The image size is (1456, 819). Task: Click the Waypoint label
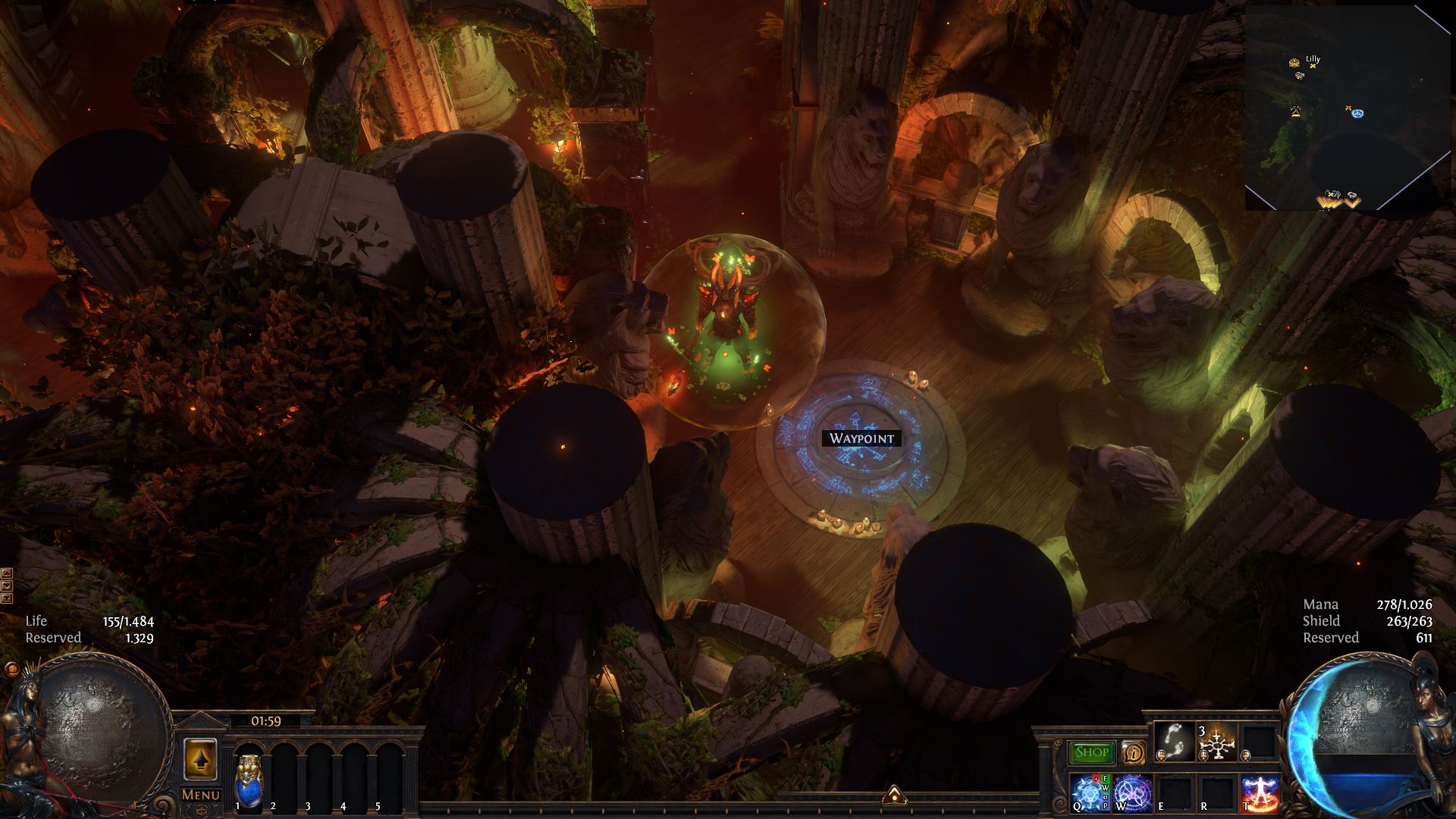coord(861,438)
